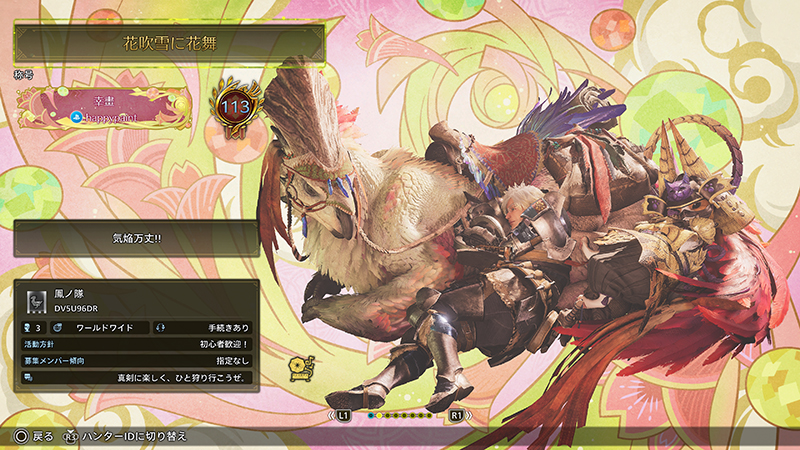Switch to ハンターID view

point(124,437)
